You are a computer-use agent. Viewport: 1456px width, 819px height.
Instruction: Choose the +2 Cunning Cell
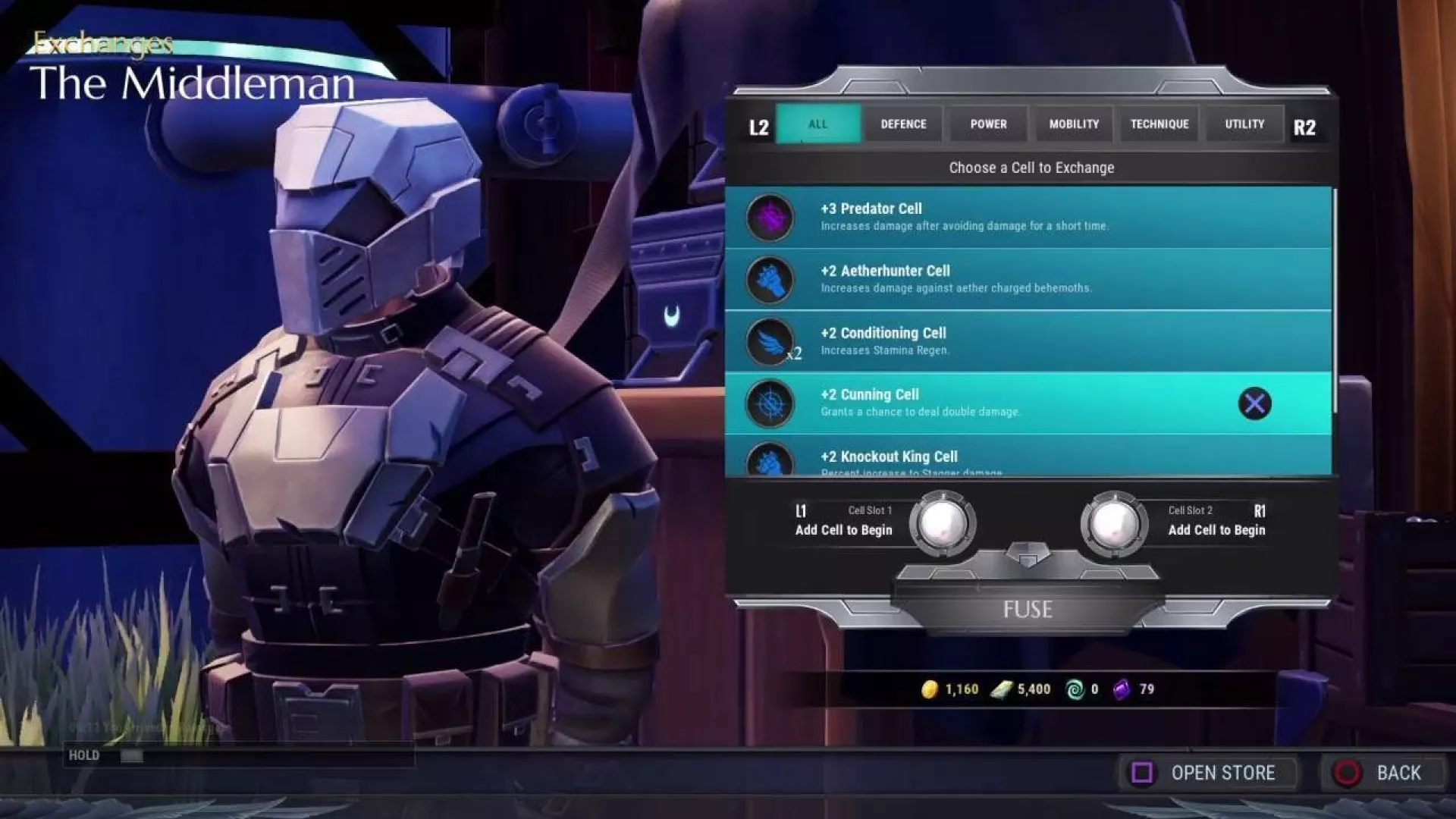tap(1028, 403)
